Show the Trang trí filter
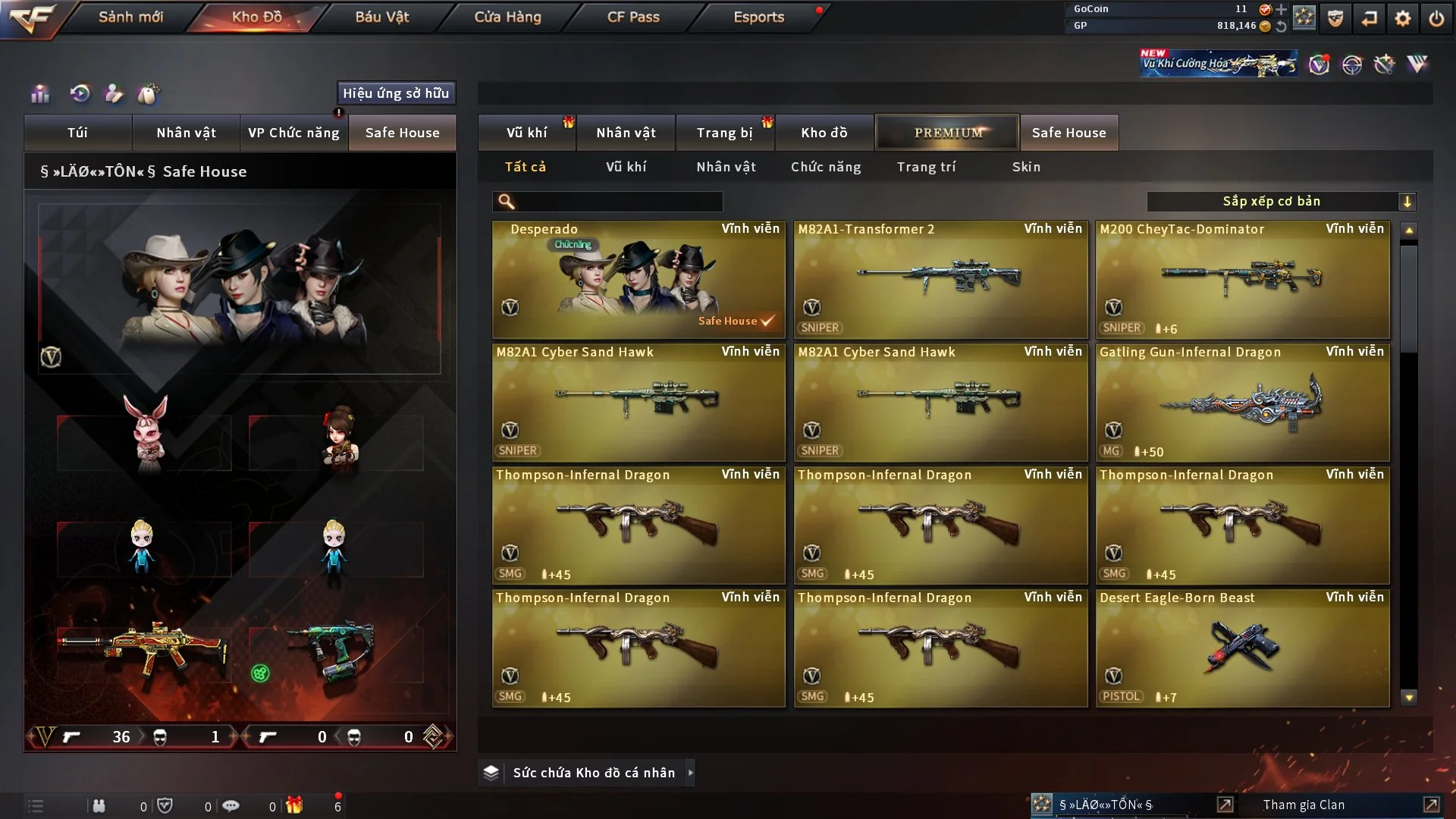1456x819 pixels. tap(926, 167)
